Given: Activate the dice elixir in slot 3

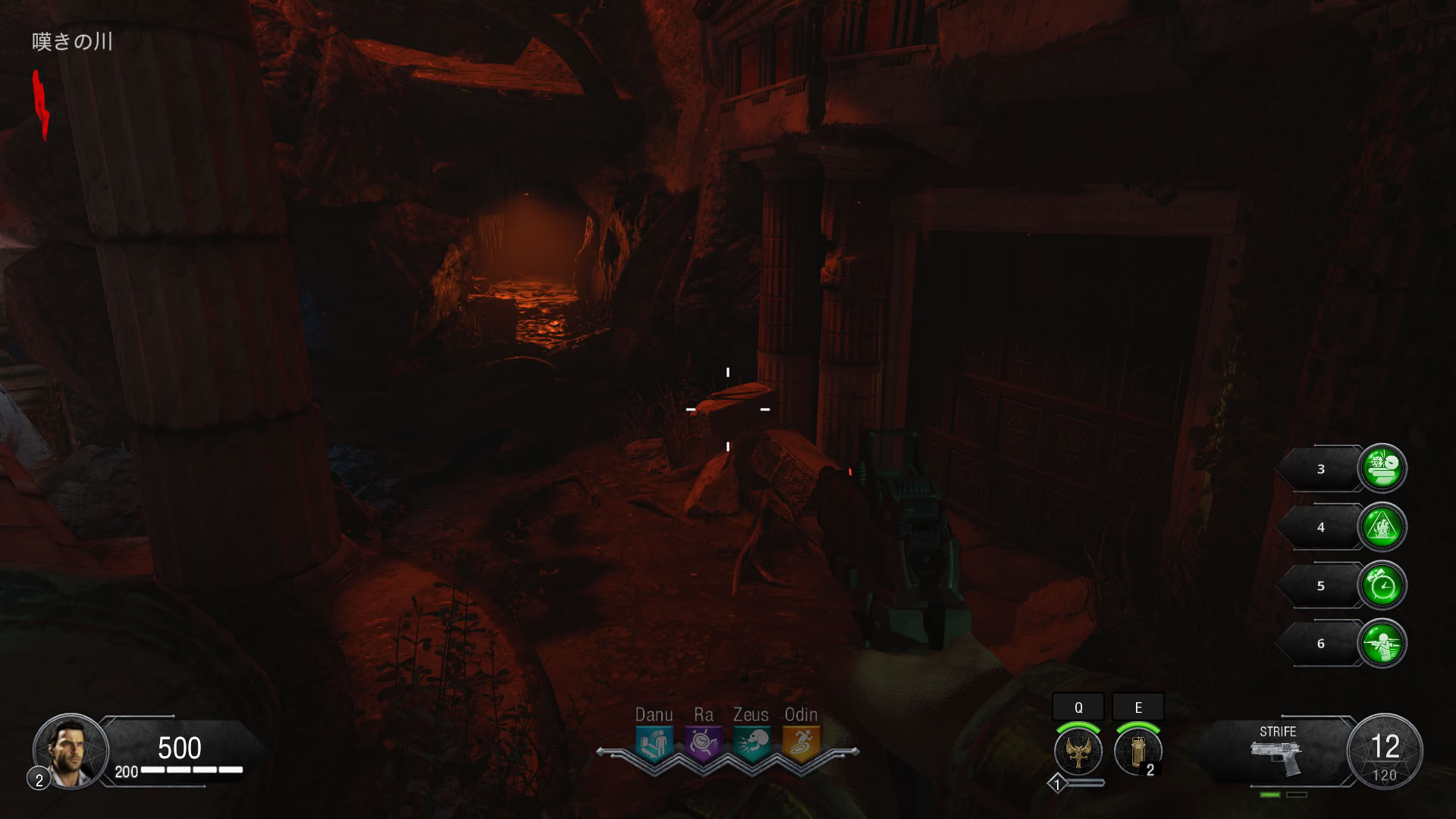Looking at the screenshot, I should (x=1382, y=469).
